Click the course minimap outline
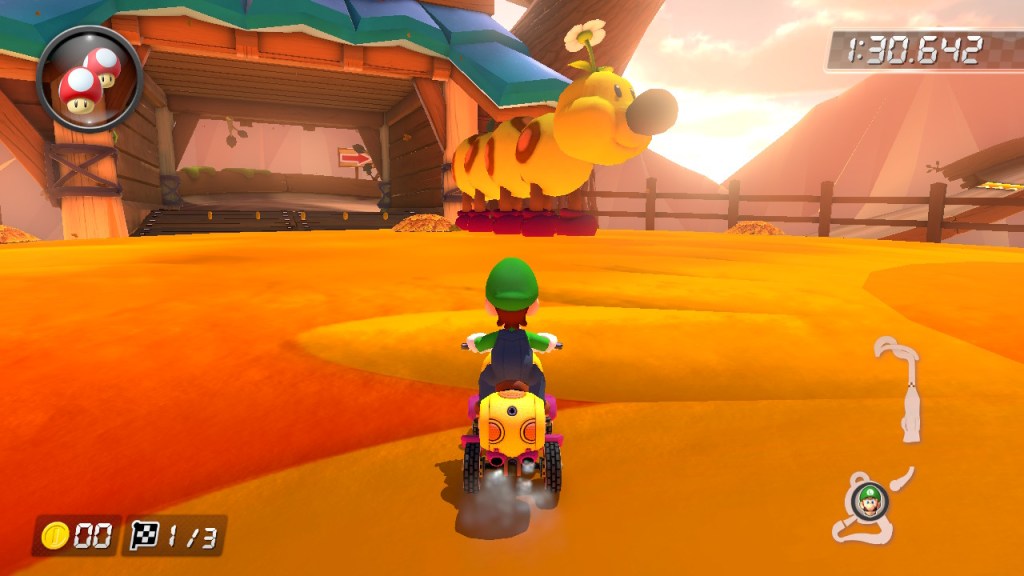The image size is (1024, 576). coord(908,400)
